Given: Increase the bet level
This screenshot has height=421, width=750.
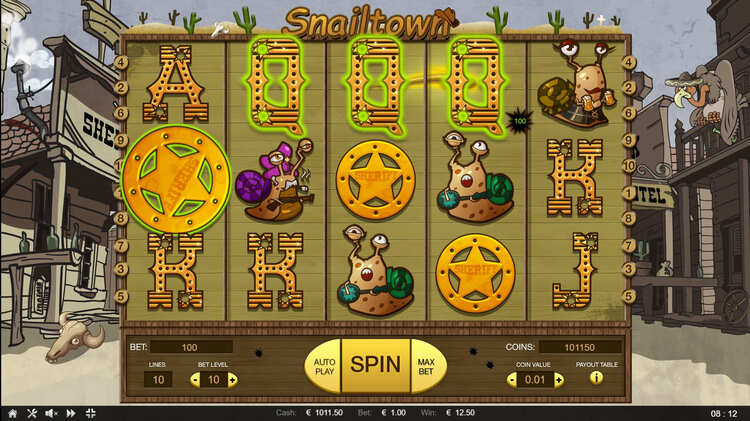Looking at the screenshot, I should 232,380.
